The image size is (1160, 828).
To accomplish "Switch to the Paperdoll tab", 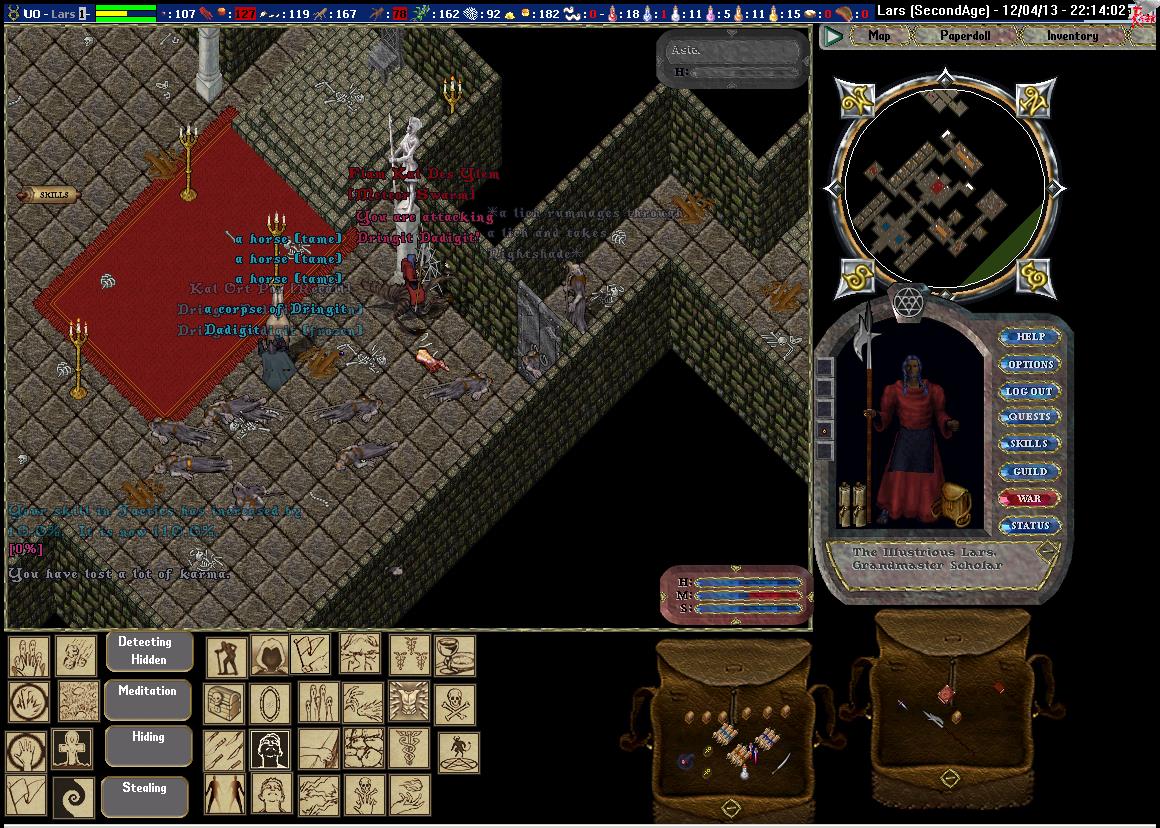I will click(x=964, y=36).
